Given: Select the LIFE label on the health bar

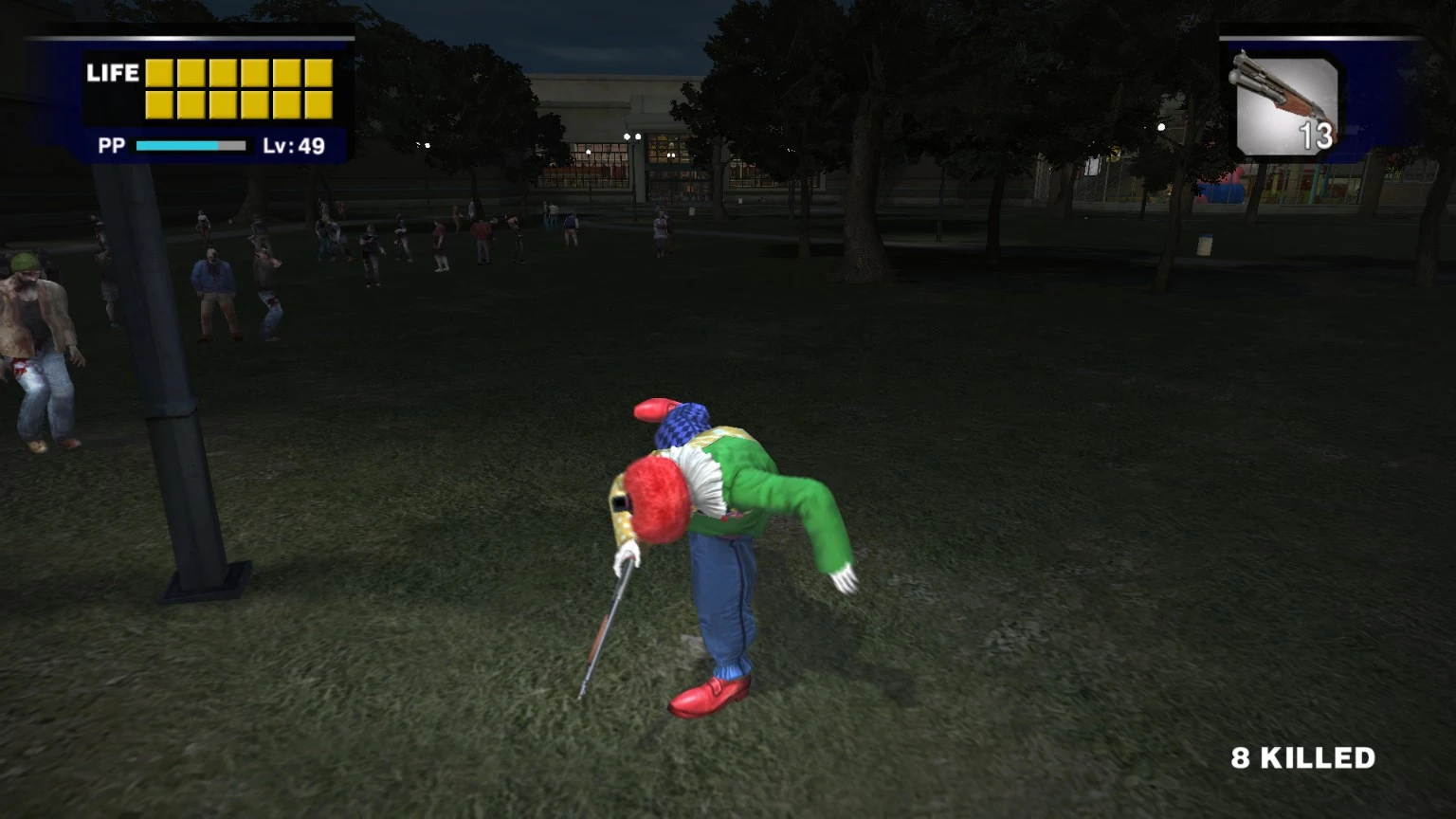Looking at the screenshot, I should point(111,73).
